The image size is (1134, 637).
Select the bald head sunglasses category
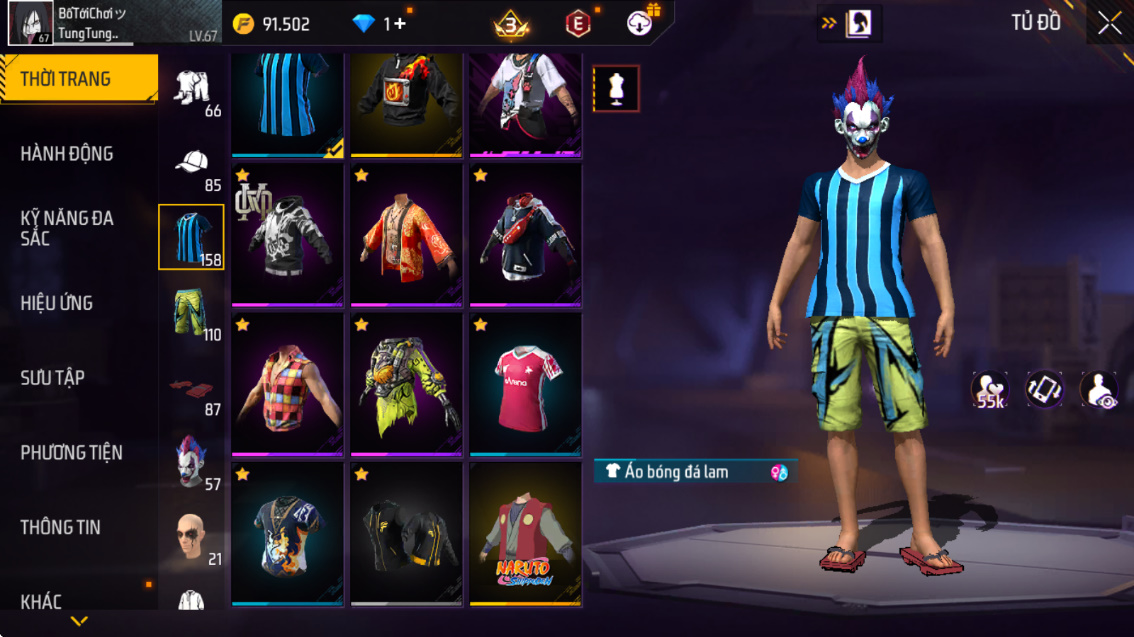click(190, 537)
